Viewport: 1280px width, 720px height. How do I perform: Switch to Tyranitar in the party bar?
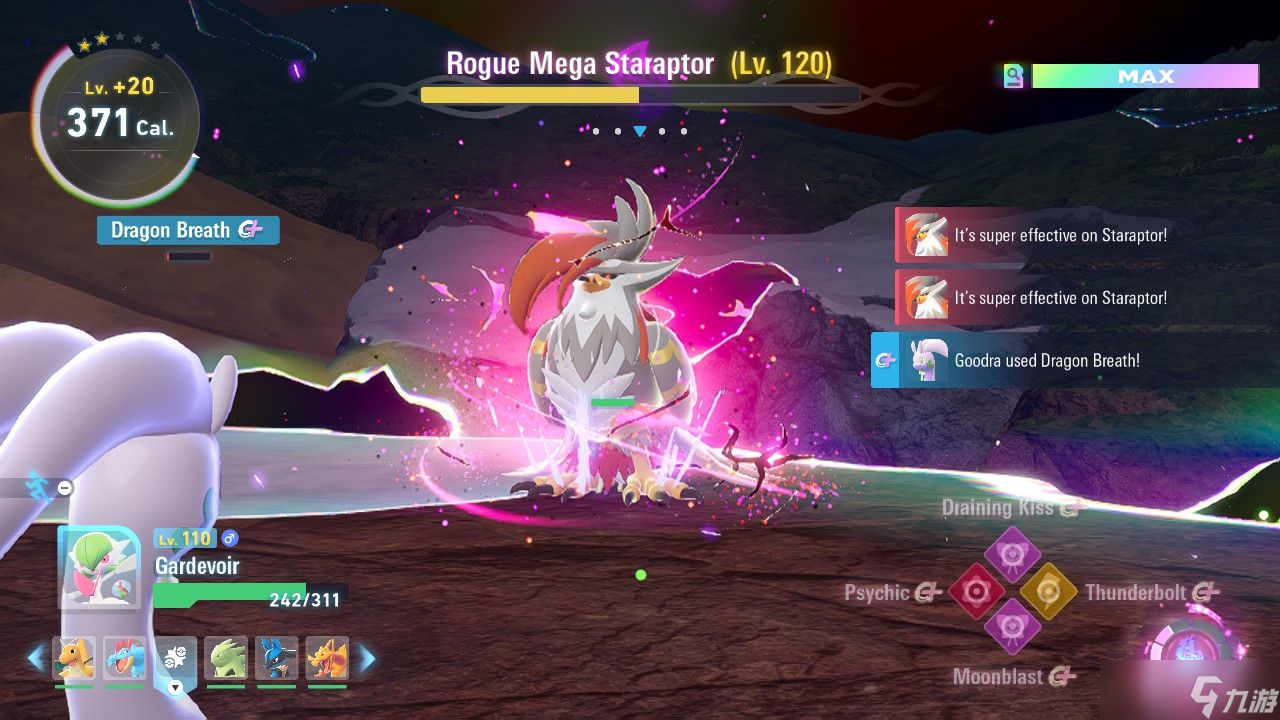coord(226,658)
